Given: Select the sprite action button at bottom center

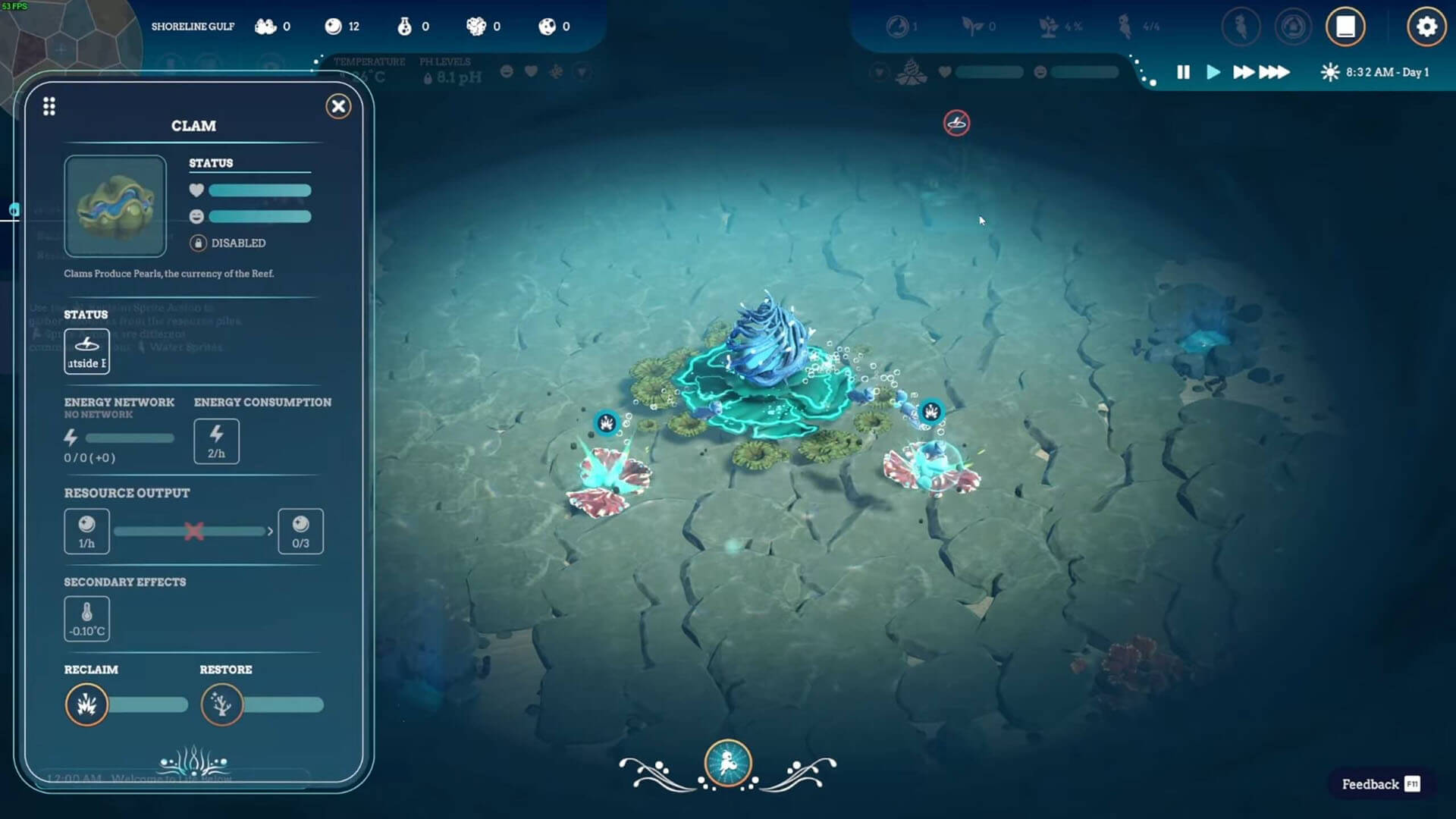Looking at the screenshot, I should tap(728, 763).
